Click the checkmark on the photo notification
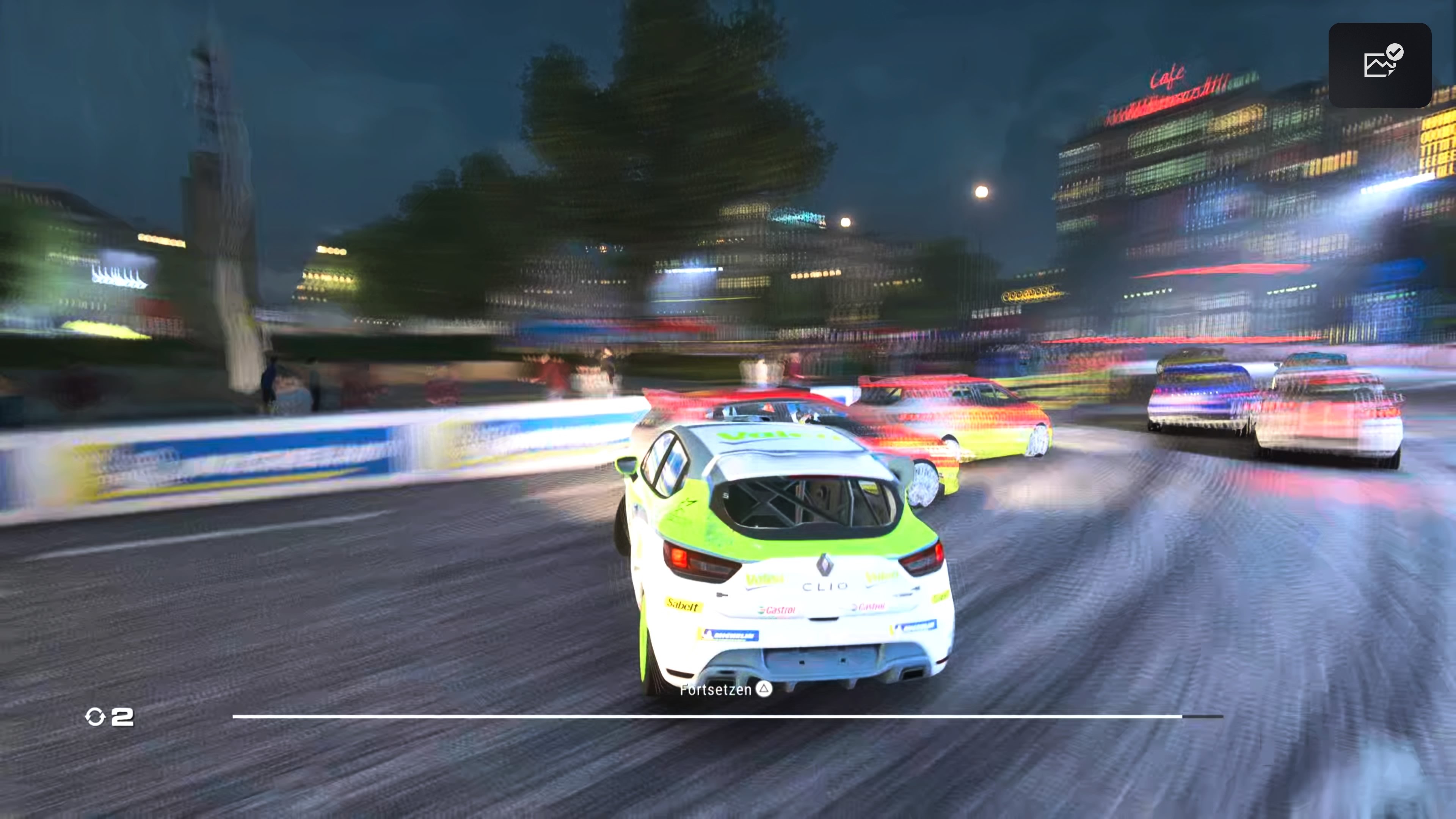 (x=1395, y=52)
